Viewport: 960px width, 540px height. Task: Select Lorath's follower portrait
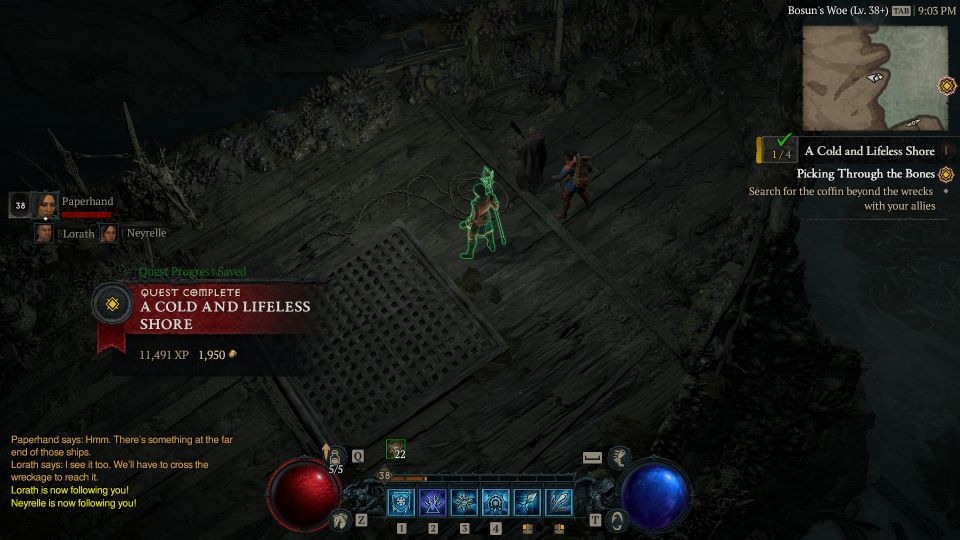[x=44, y=233]
